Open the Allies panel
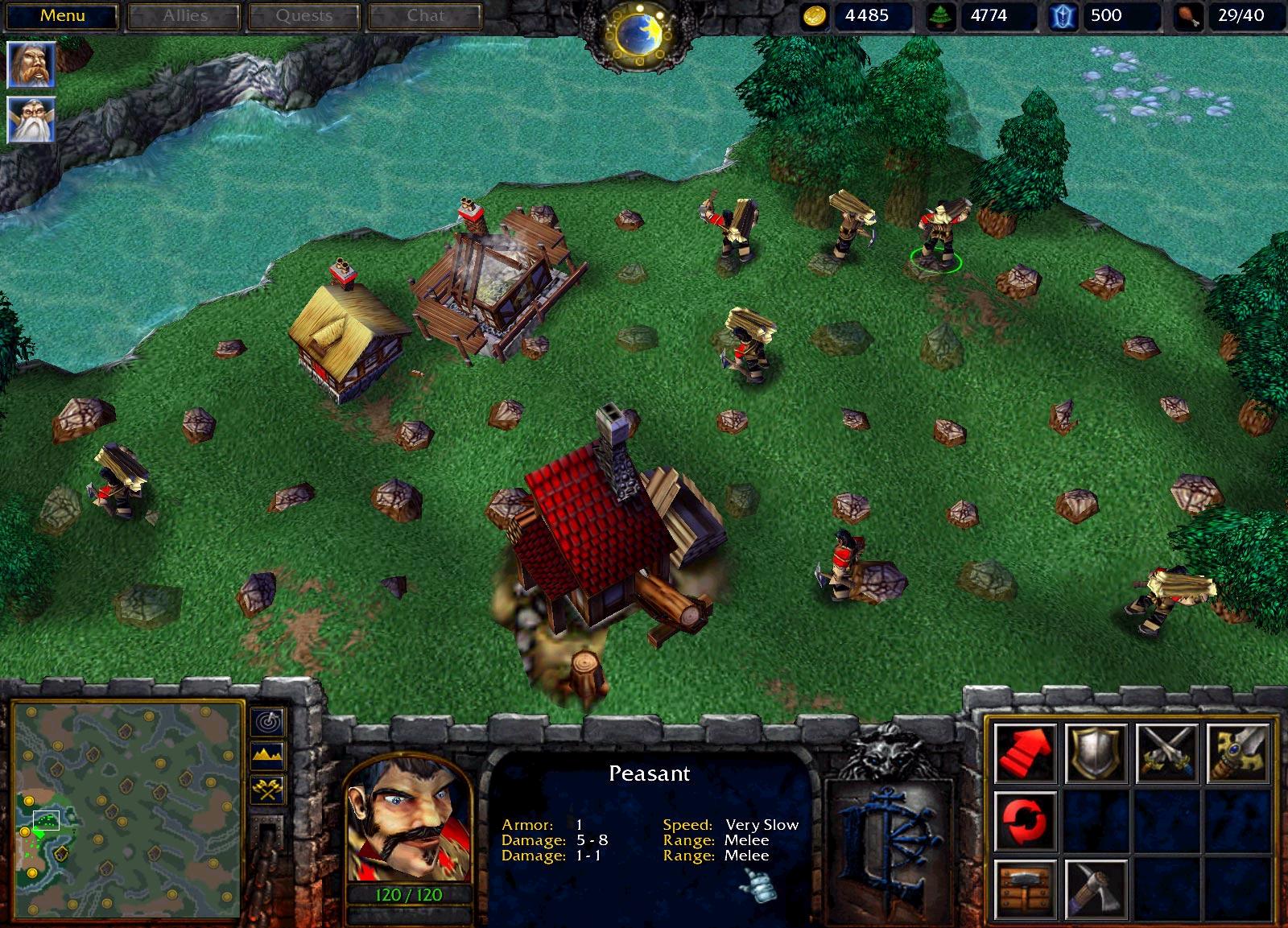The image size is (1288, 928). coord(185,16)
